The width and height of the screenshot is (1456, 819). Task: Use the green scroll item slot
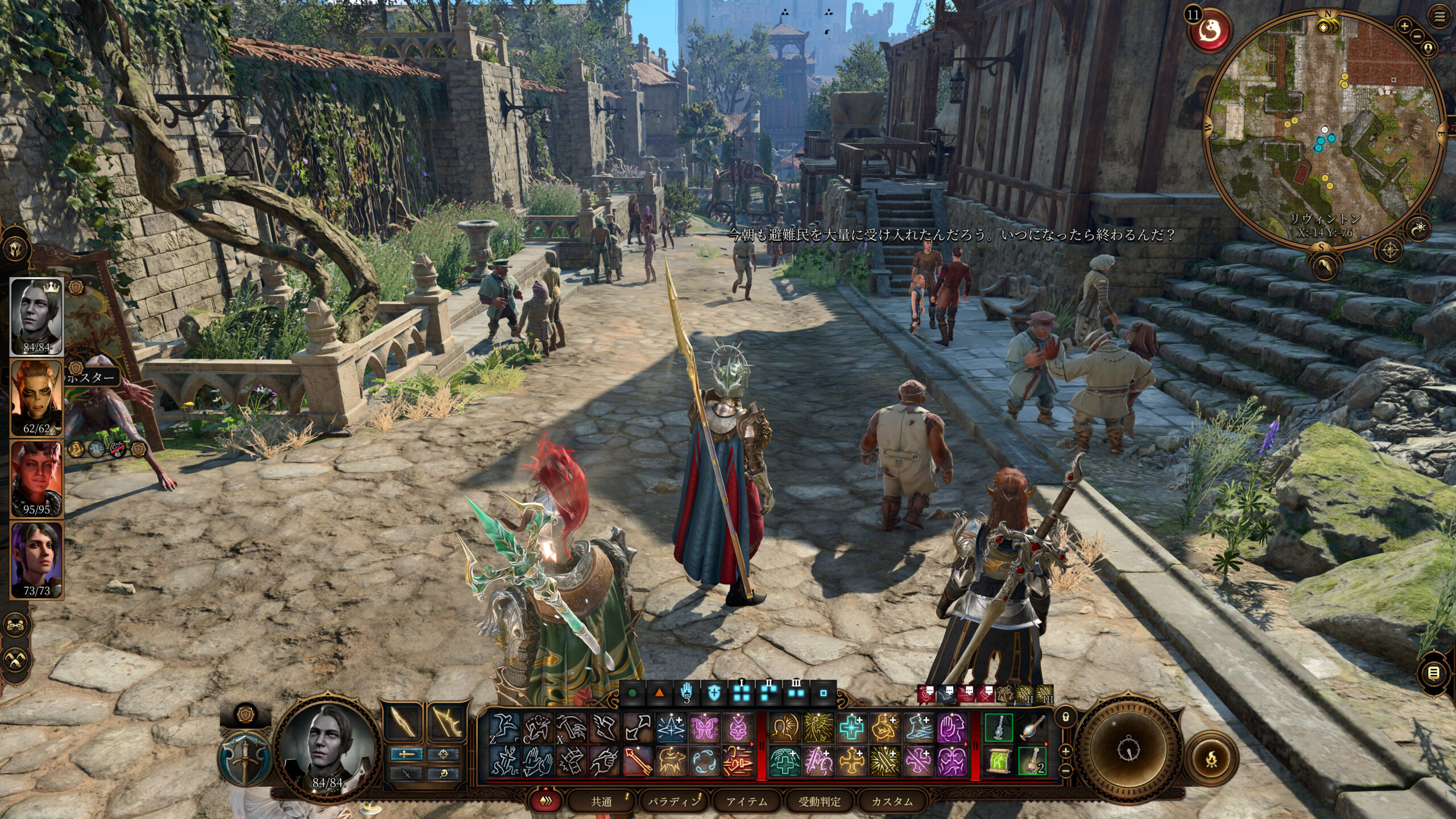(x=999, y=761)
